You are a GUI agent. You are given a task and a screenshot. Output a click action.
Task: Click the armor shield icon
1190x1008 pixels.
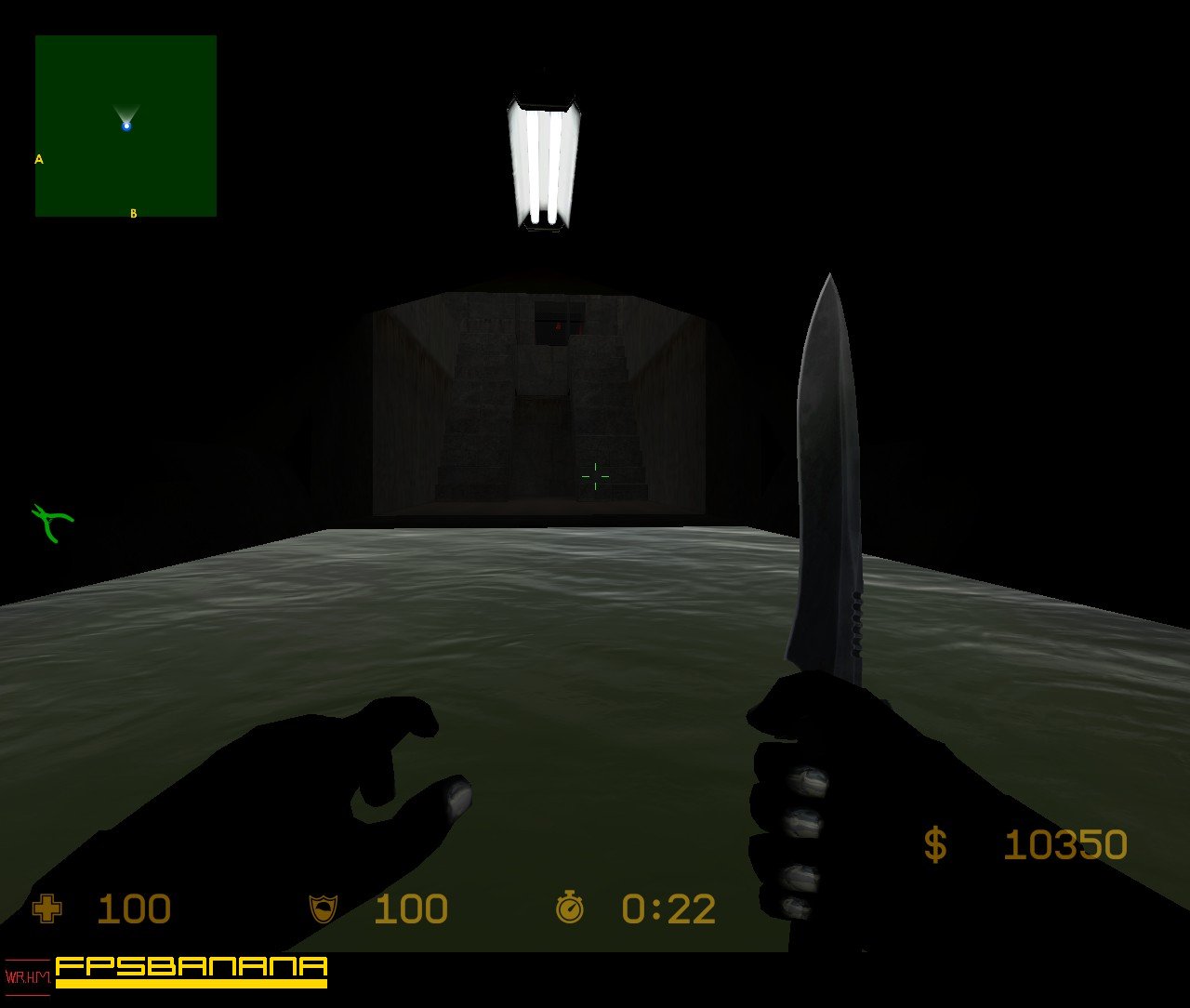tap(324, 909)
